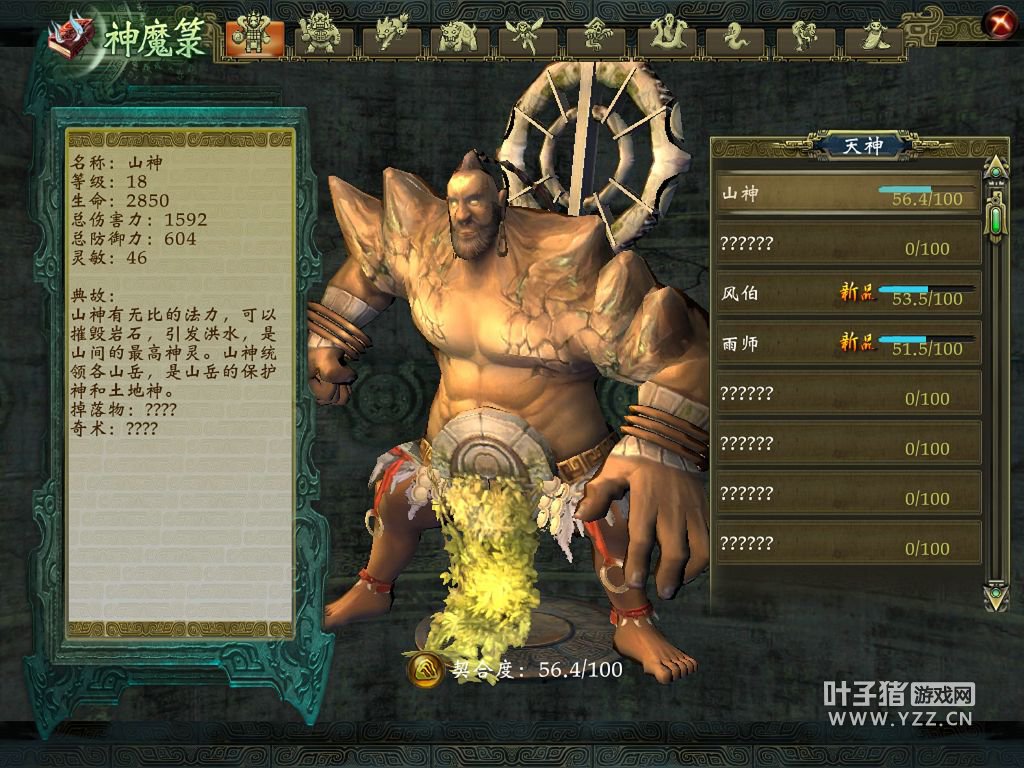Close the 神魔箓 window with the red X
1024x768 pixels.
pos(996,22)
